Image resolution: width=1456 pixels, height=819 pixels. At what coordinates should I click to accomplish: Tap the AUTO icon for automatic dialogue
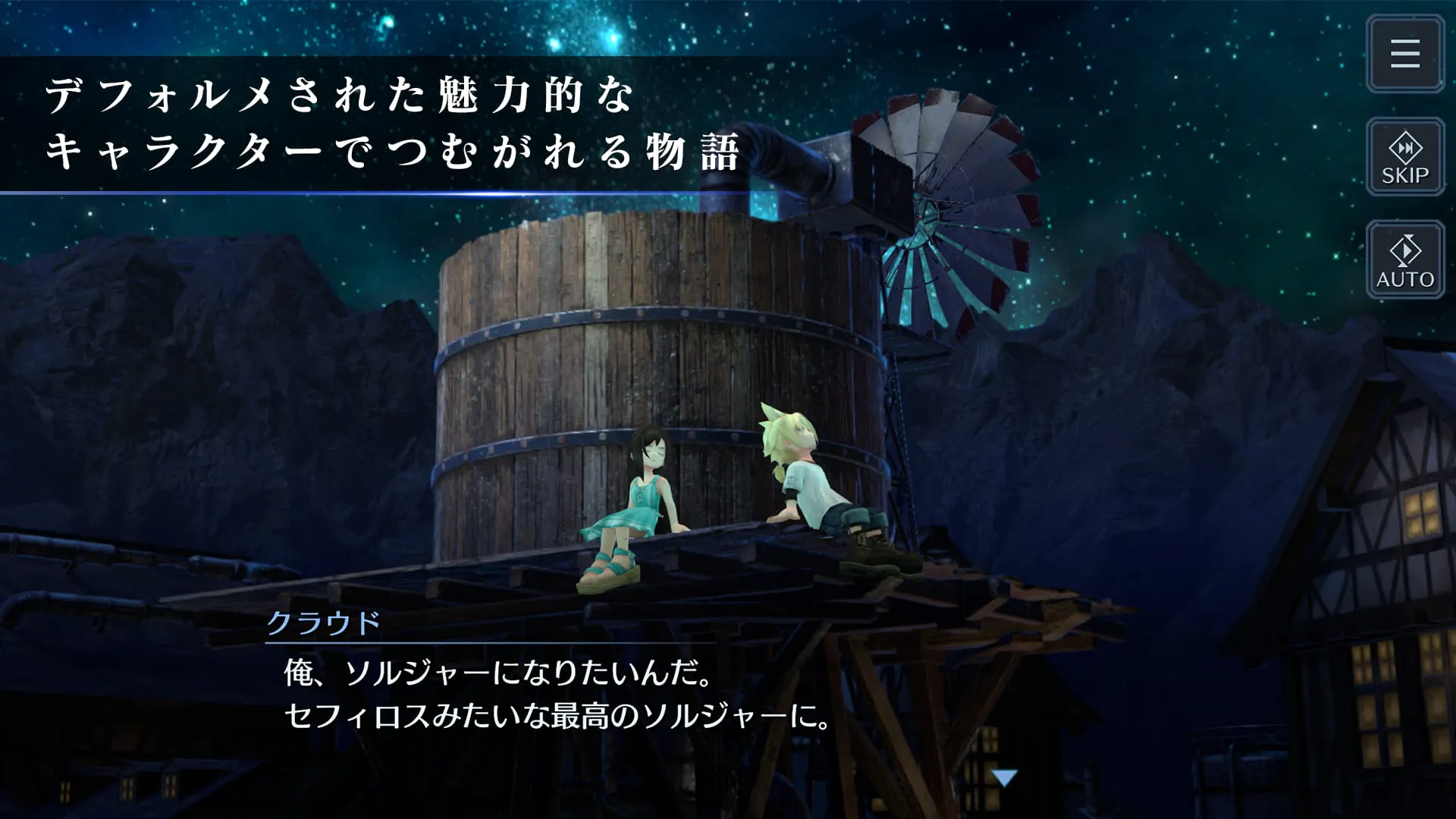[x=1404, y=260]
